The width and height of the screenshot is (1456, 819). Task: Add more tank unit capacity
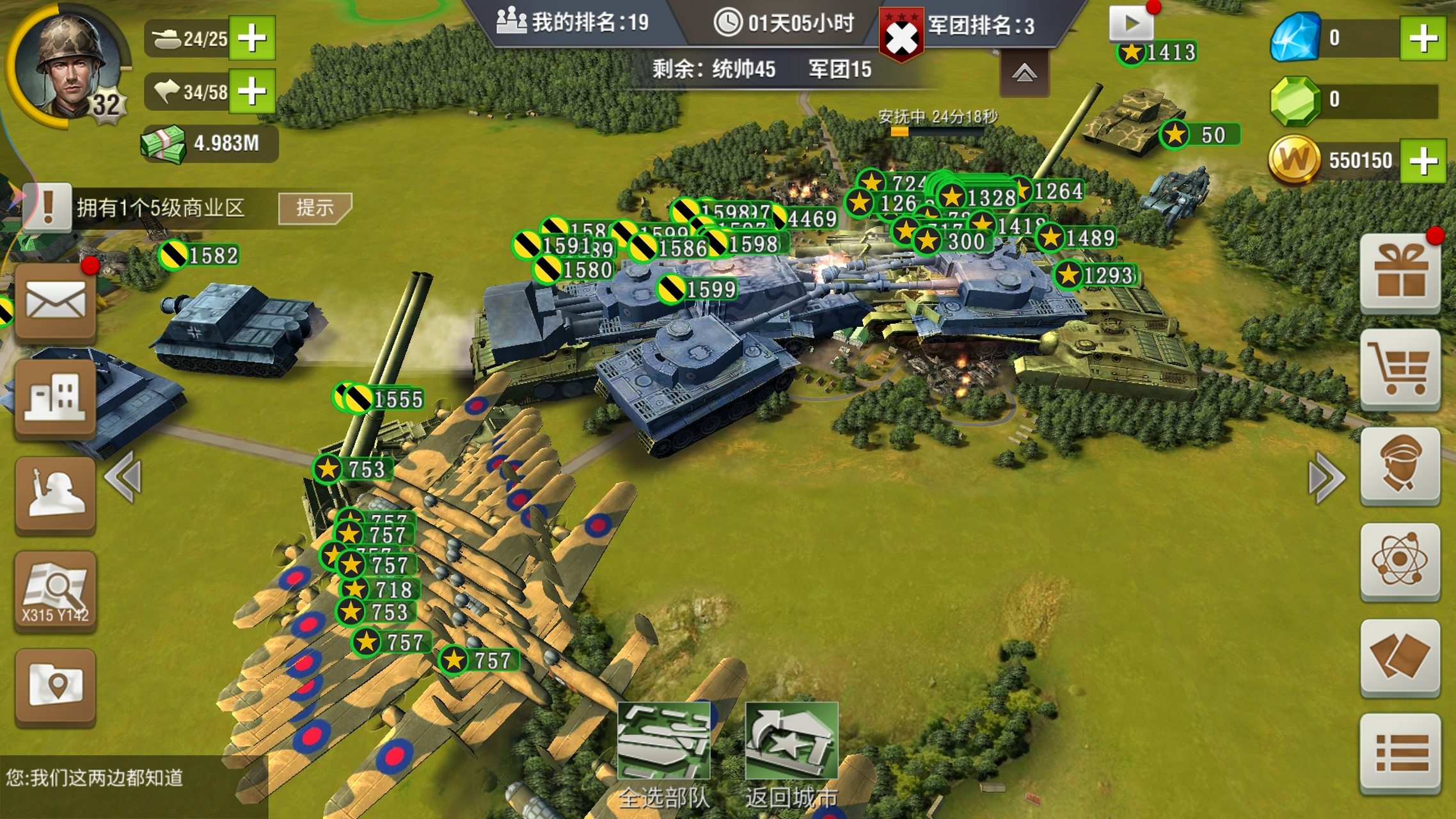252,38
